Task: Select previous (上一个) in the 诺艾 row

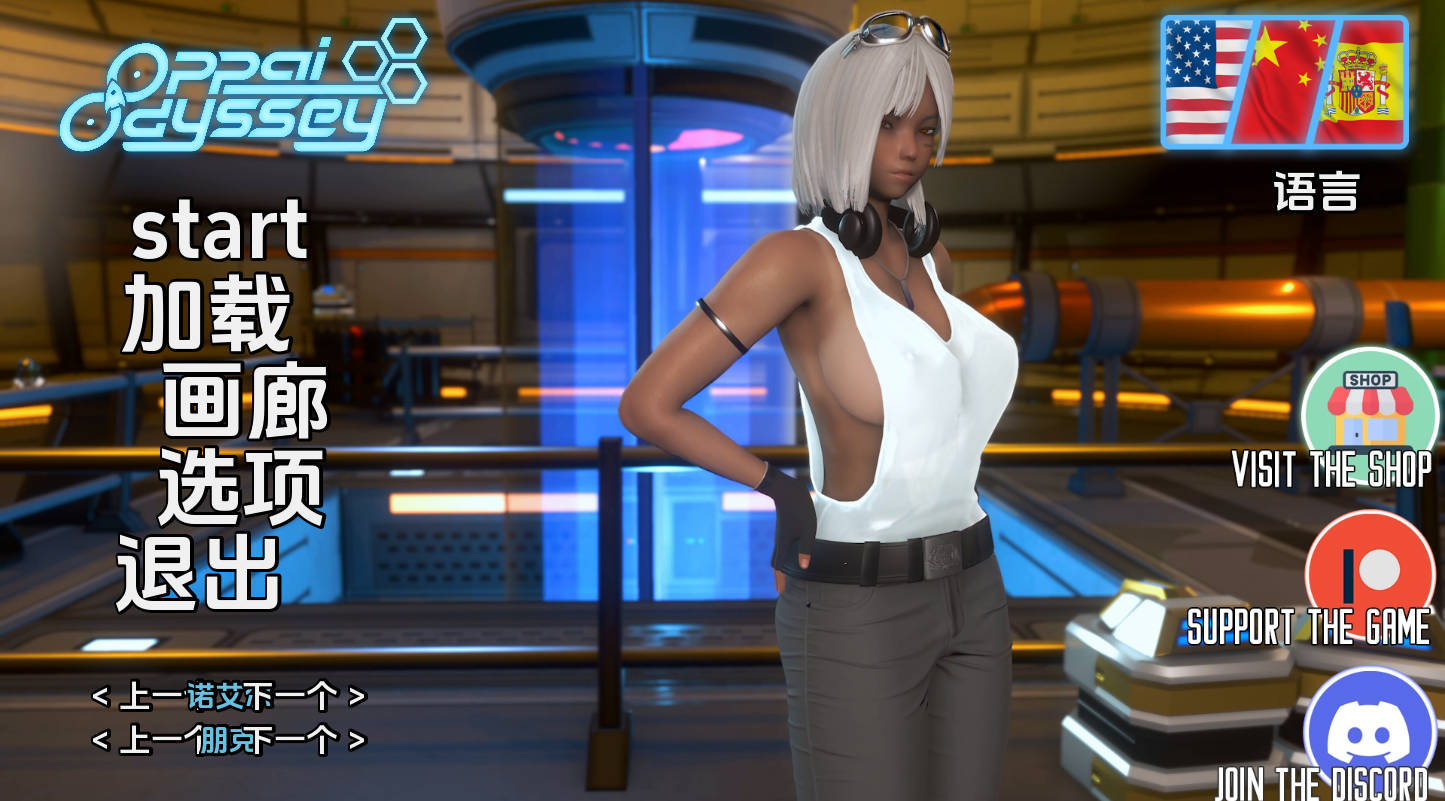Action: [140, 696]
